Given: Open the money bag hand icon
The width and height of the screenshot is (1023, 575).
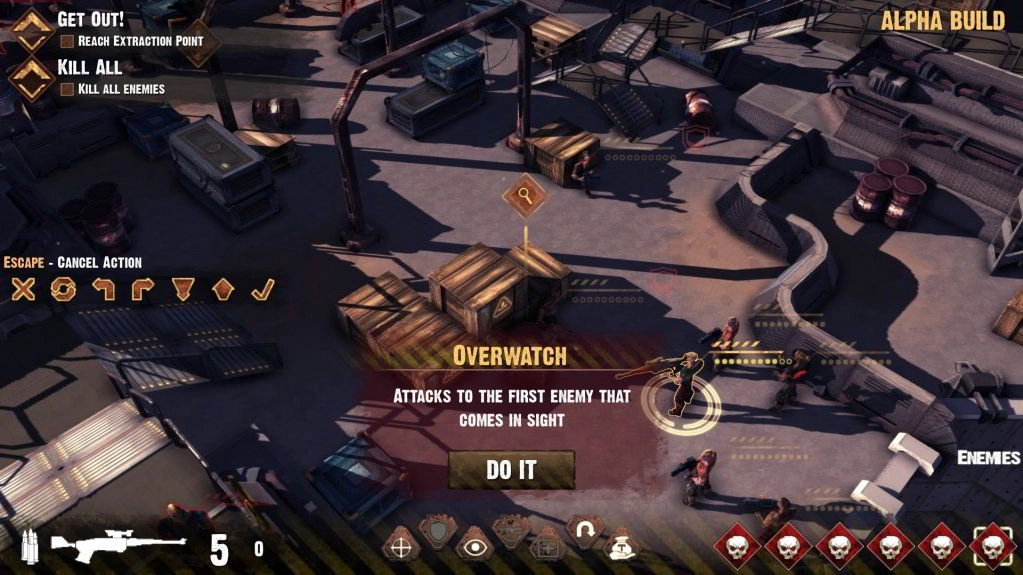Looking at the screenshot, I should click(x=620, y=546).
